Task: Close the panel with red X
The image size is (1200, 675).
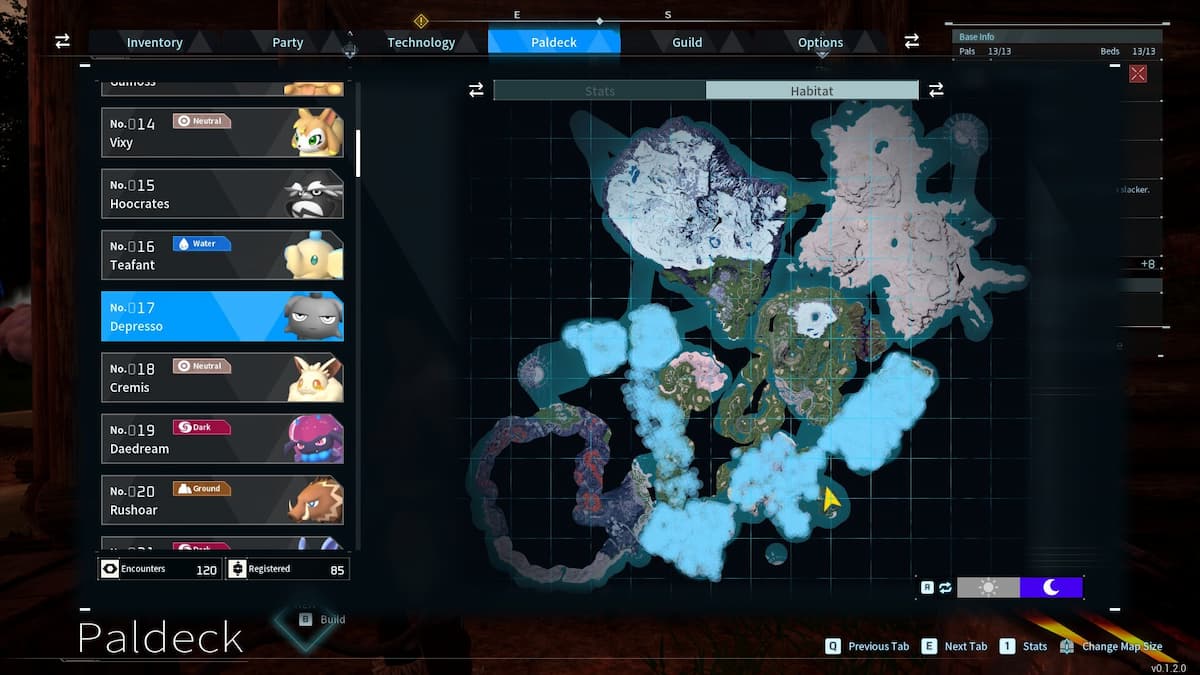Action: (x=1138, y=74)
